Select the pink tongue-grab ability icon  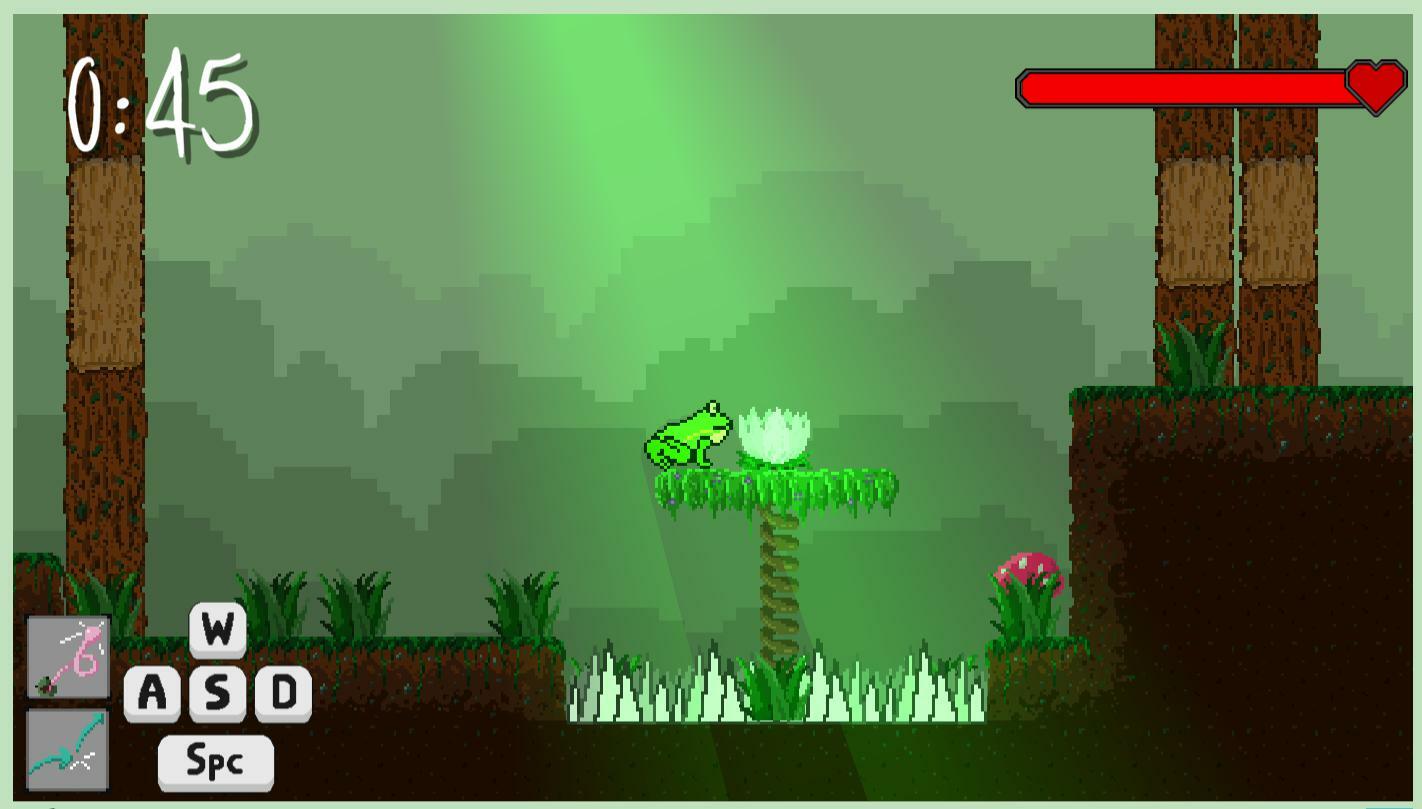point(66,655)
